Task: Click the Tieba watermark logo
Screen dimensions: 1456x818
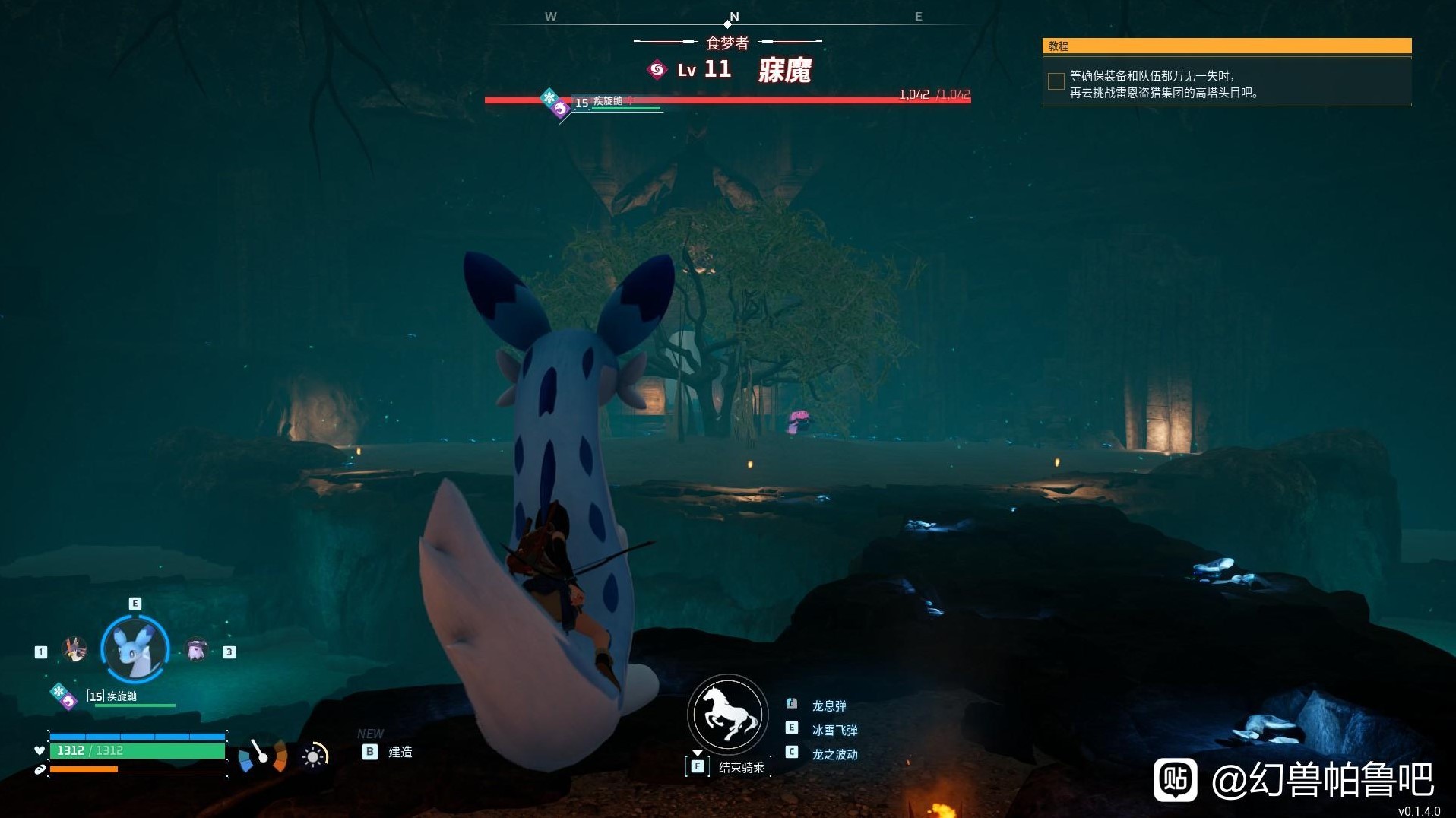Action: pos(1175,779)
